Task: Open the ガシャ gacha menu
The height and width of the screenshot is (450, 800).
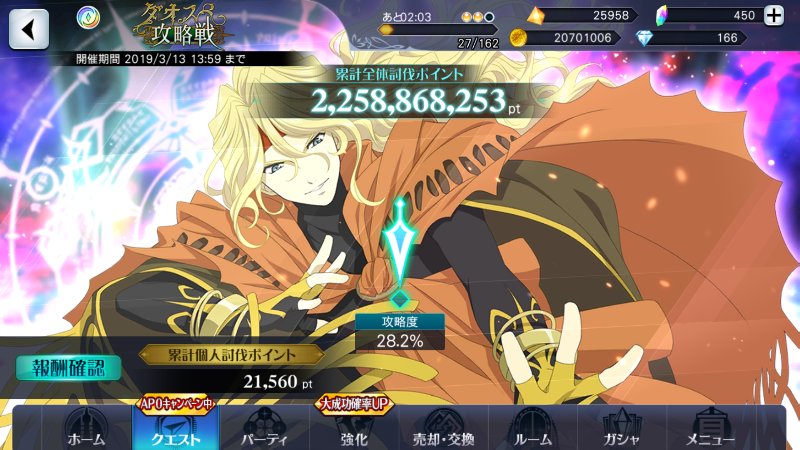Action: (x=622, y=428)
